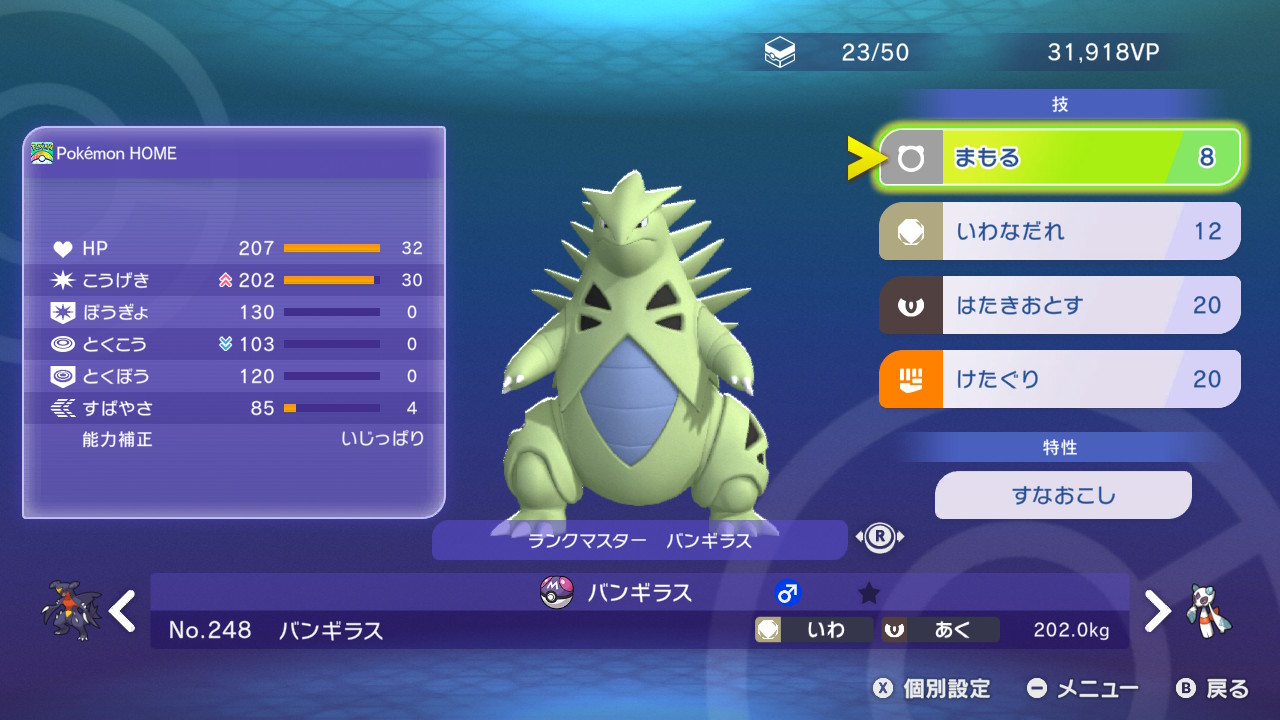The height and width of the screenshot is (720, 1280).
Task: Select the まもる move
Action: pos(1058,158)
